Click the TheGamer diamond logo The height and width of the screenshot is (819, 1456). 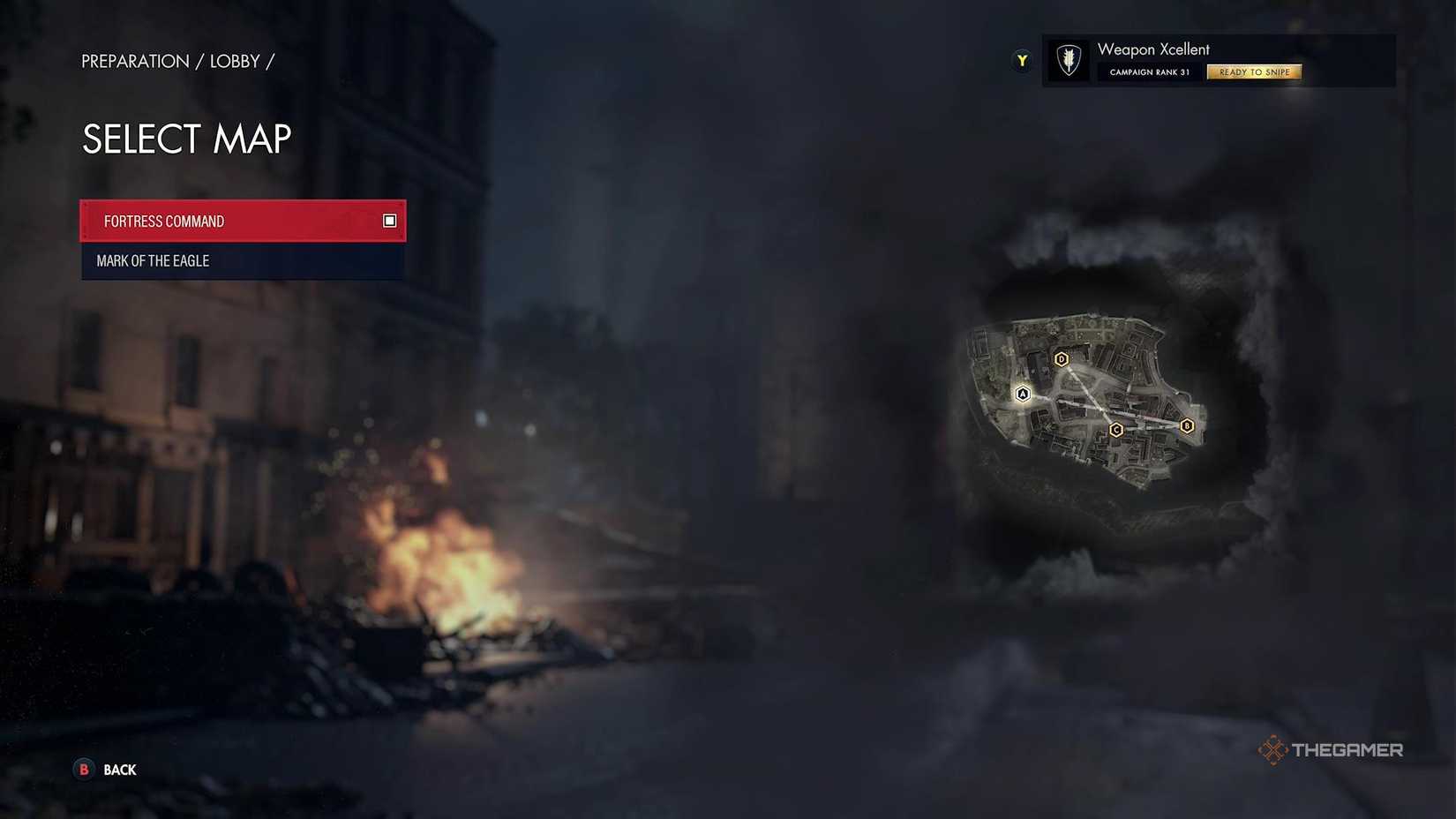(x=1274, y=749)
